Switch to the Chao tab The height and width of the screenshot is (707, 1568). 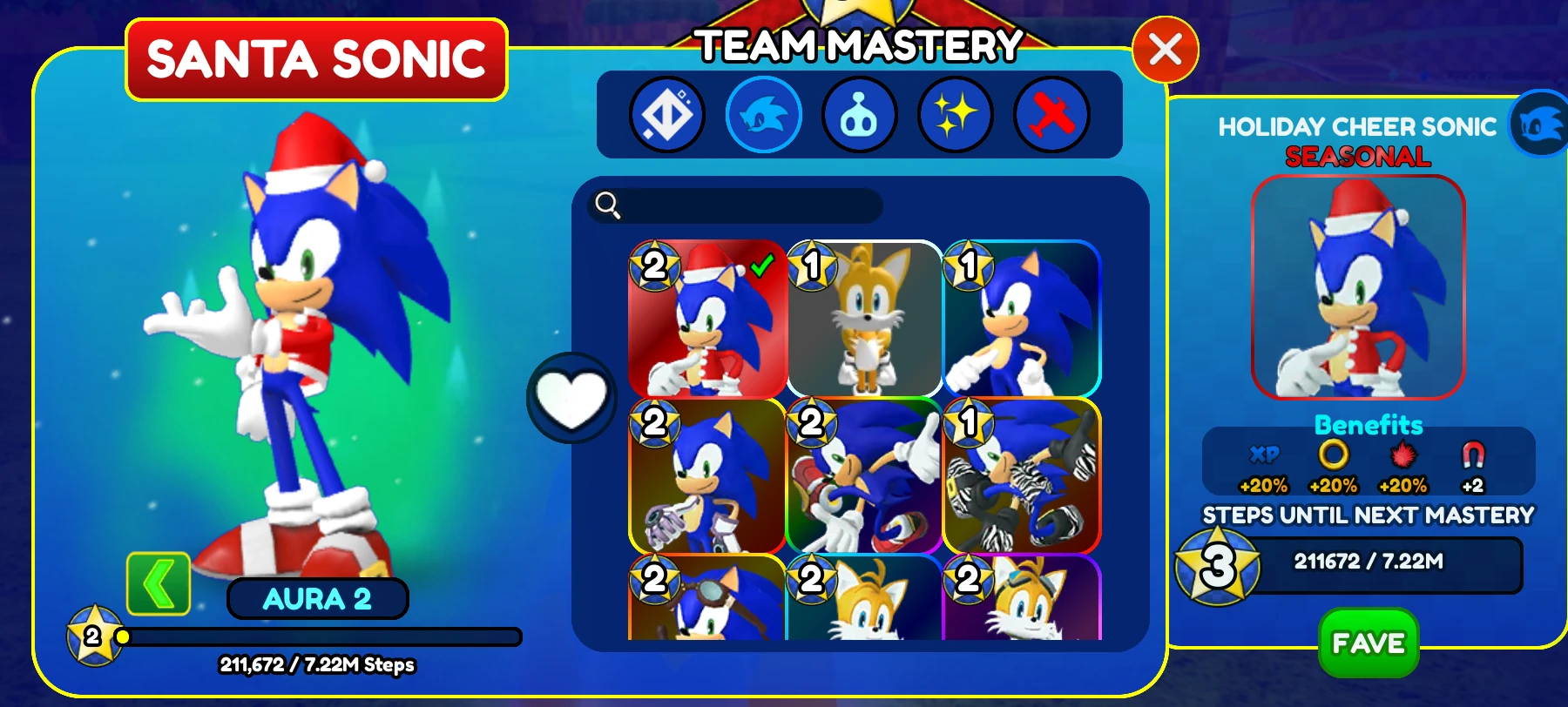click(x=859, y=114)
